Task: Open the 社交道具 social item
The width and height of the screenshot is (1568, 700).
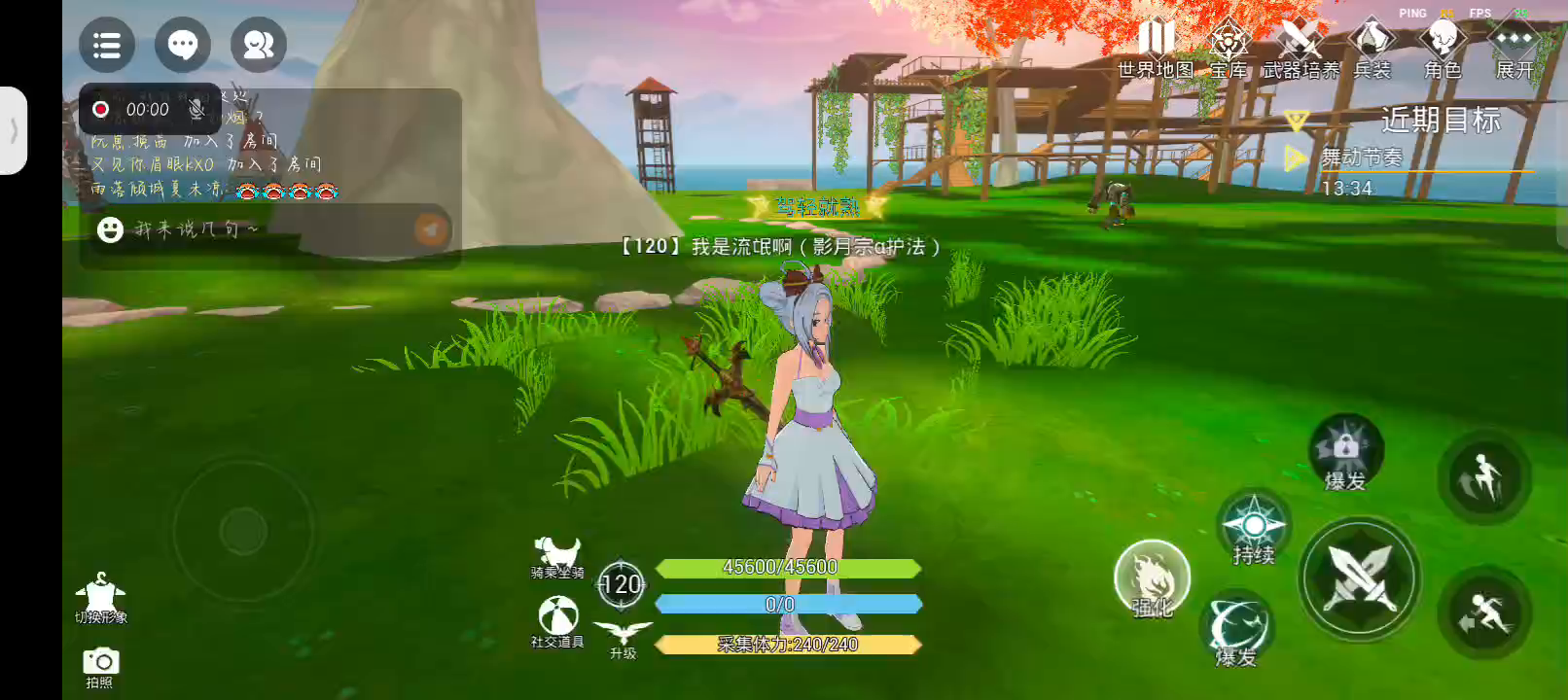Action: (557, 621)
